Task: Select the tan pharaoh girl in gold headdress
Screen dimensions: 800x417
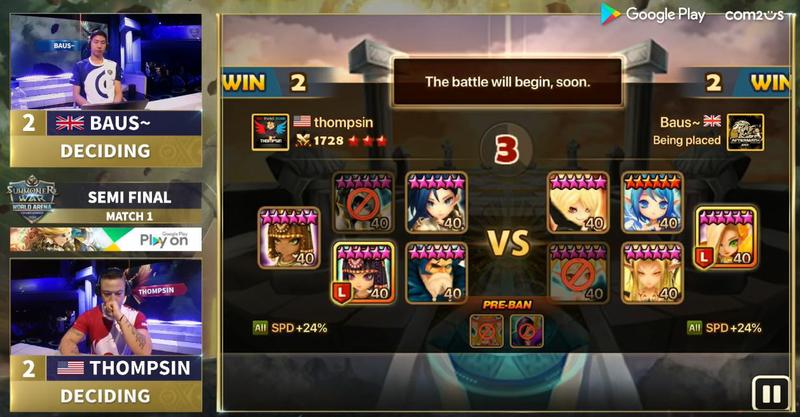Action: coord(289,237)
